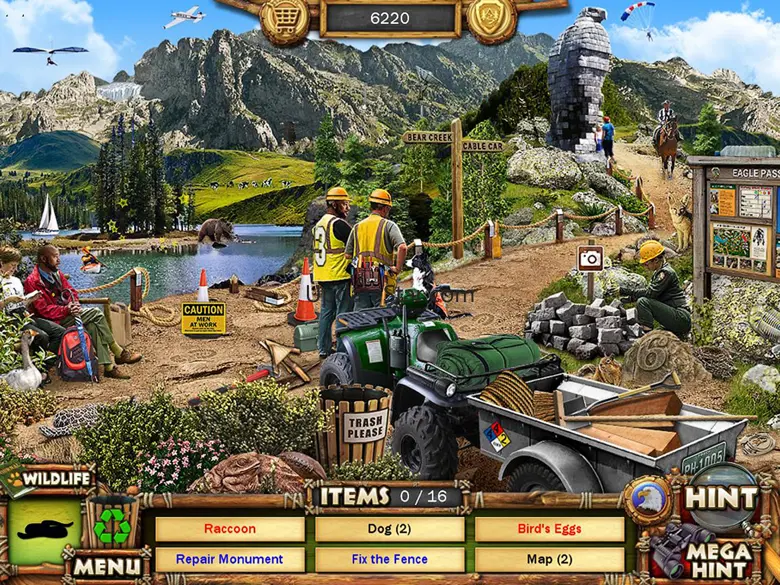Select the Map (2) list entry
This screenshot has height=585, width=780.
click(x=549, y=559)
